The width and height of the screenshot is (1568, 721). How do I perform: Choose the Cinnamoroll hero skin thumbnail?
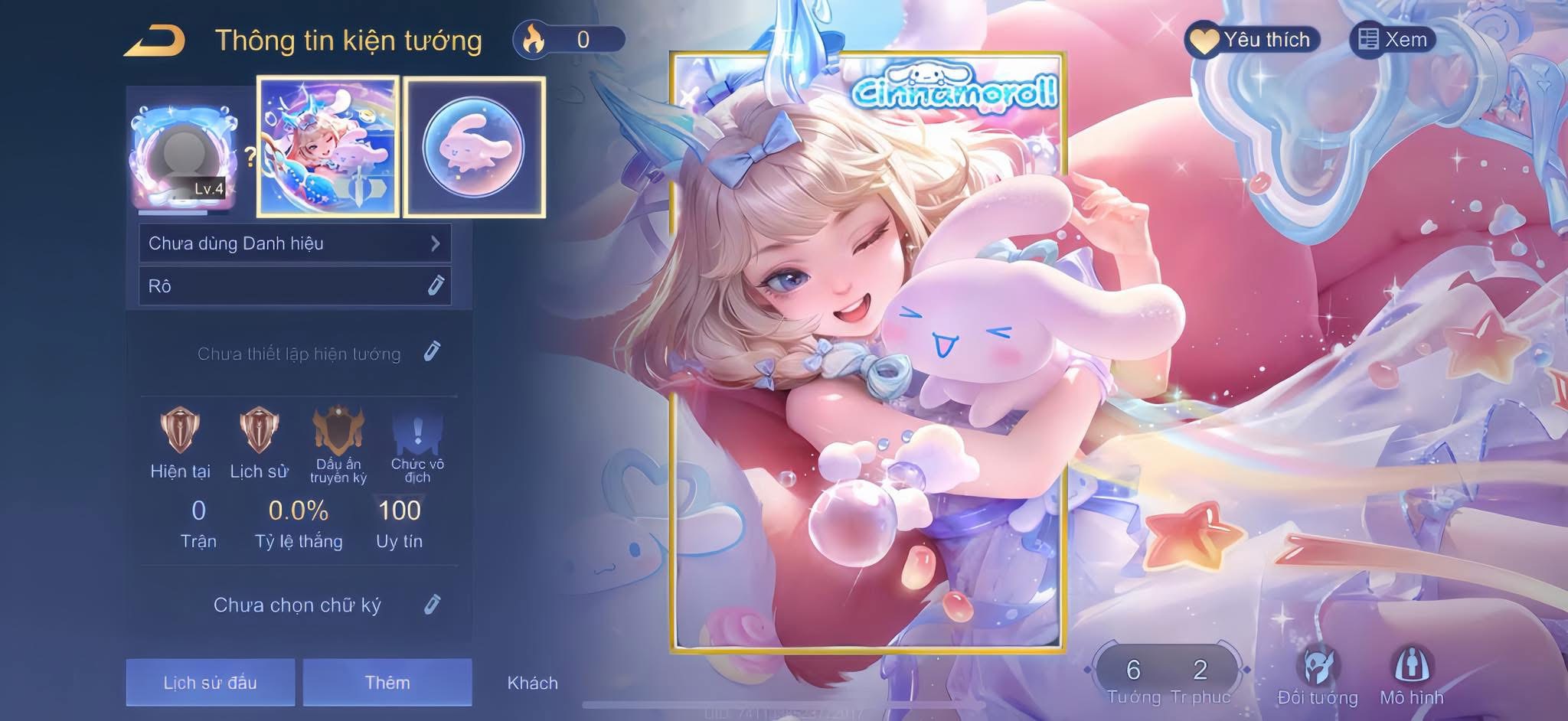click(328, 146)
